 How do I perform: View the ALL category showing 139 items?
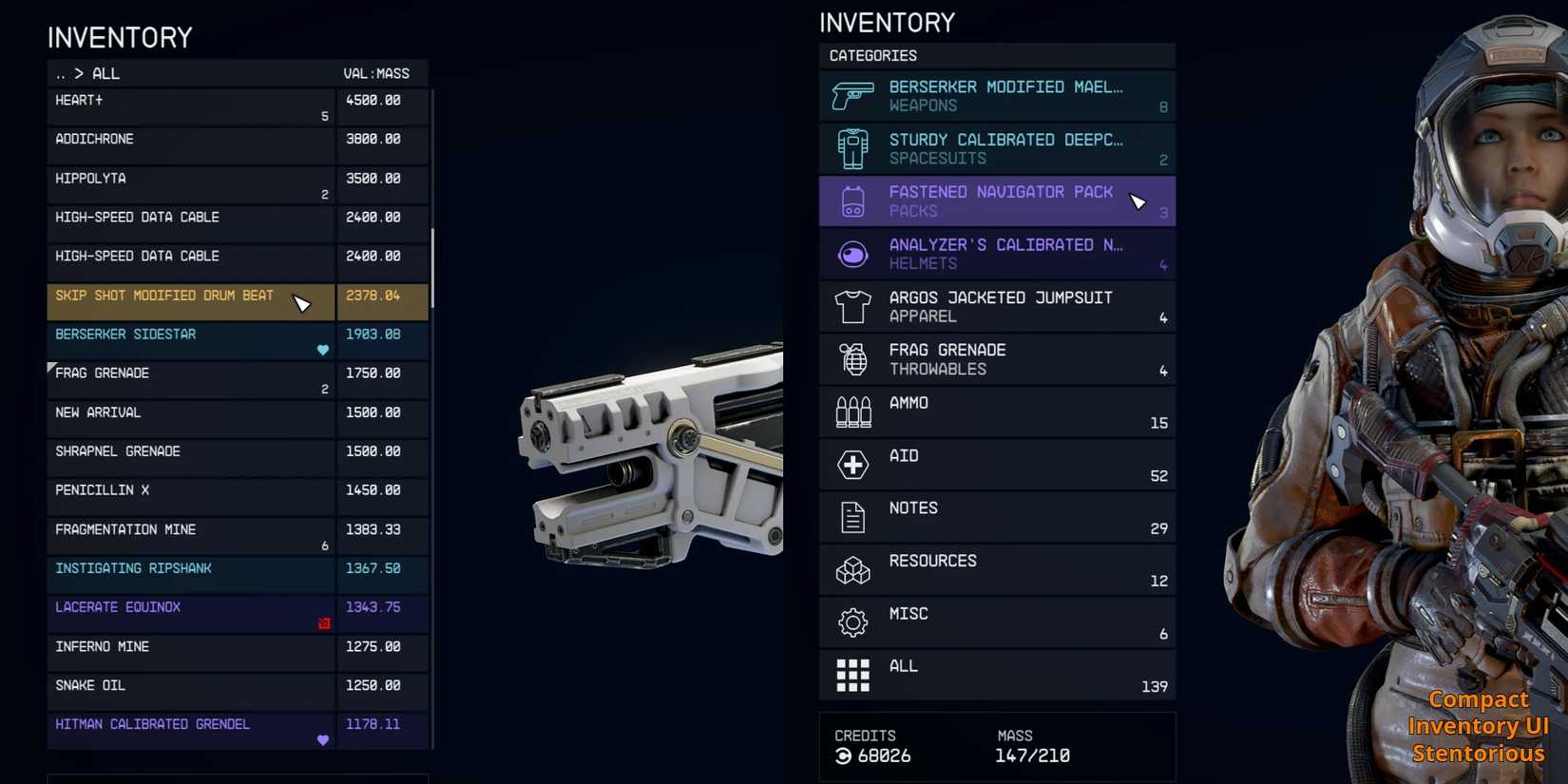pos(998,675)
